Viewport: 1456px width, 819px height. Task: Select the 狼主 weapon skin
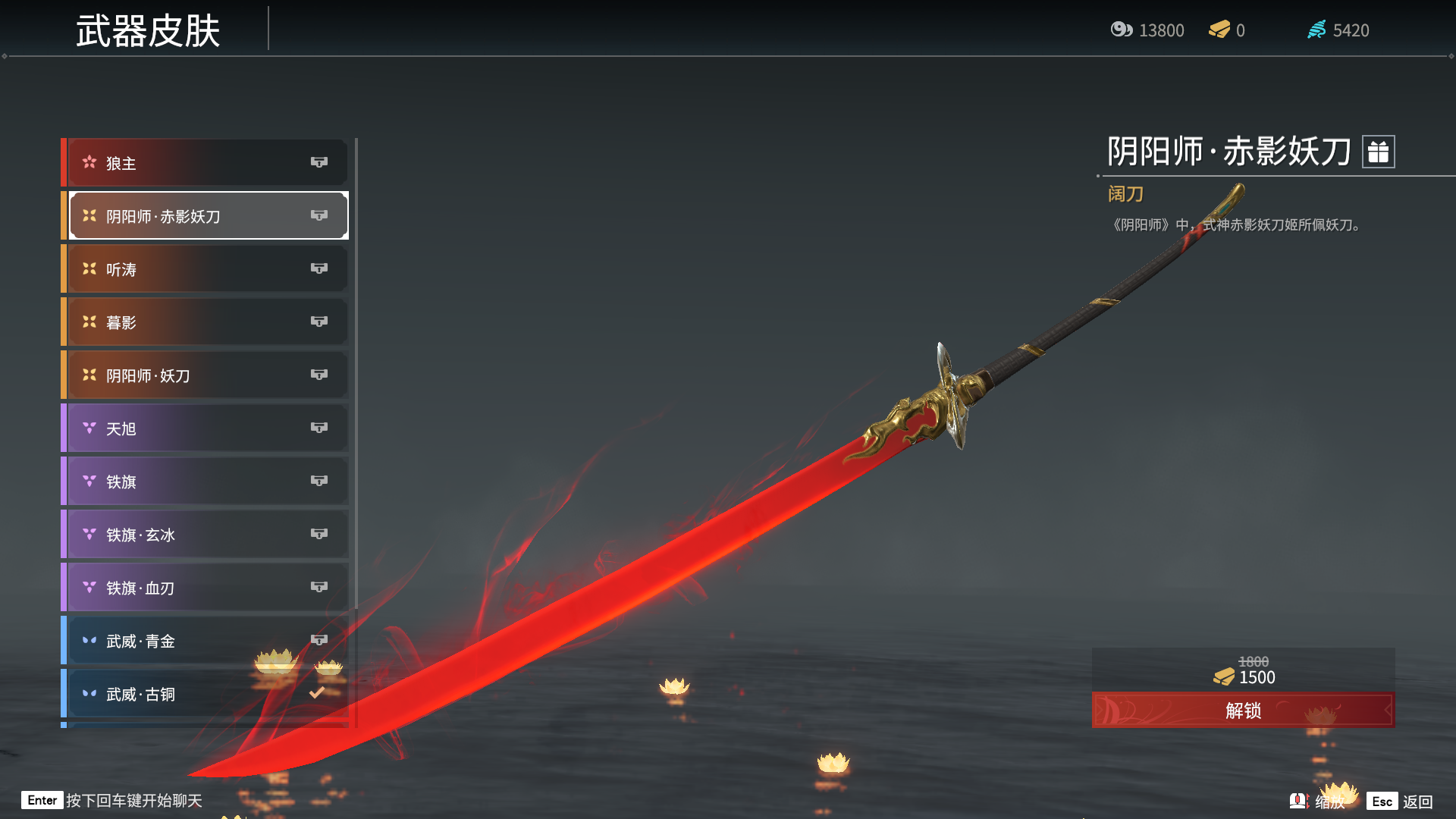coord(206,163)
